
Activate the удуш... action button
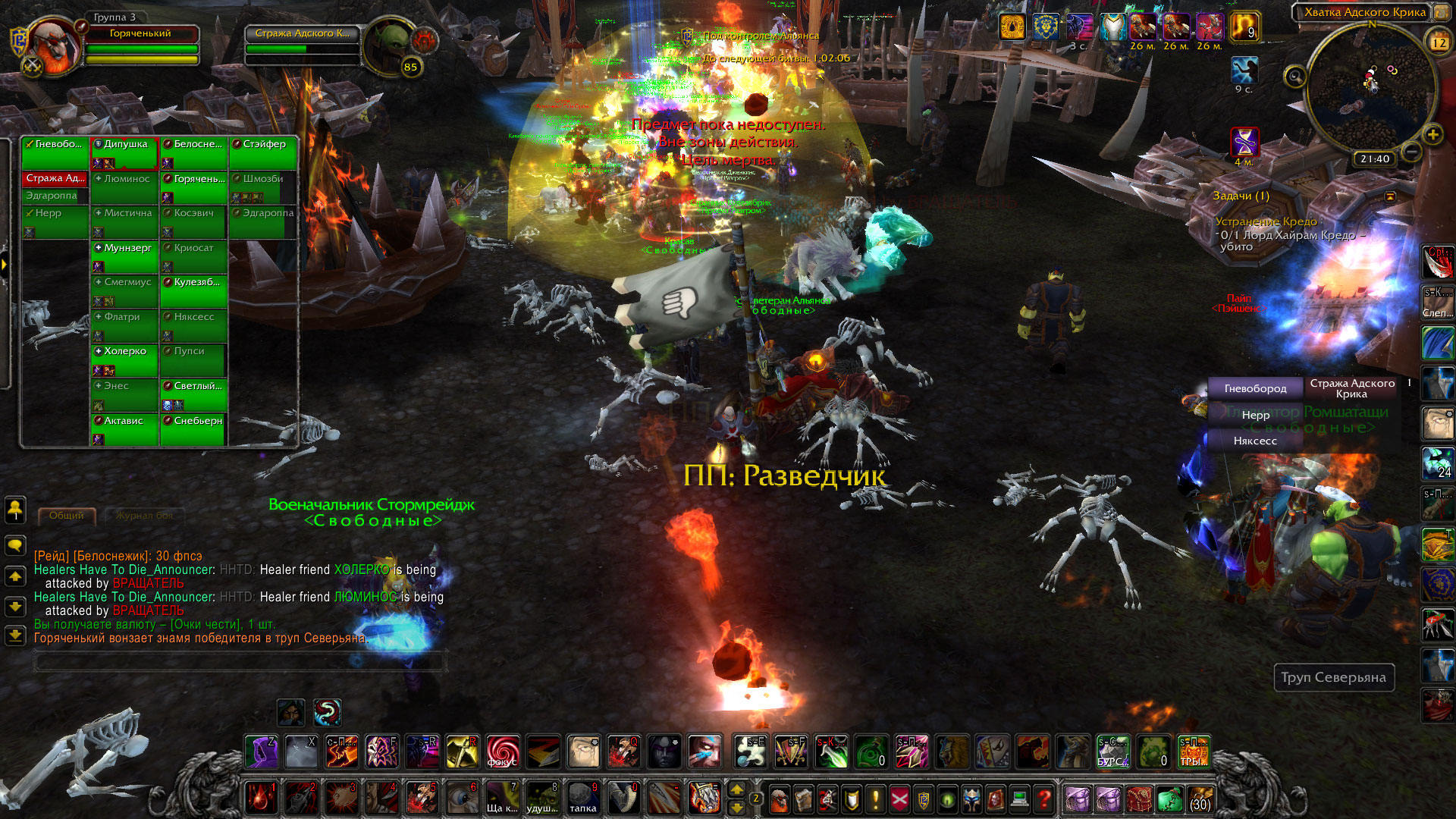[543, 798]
